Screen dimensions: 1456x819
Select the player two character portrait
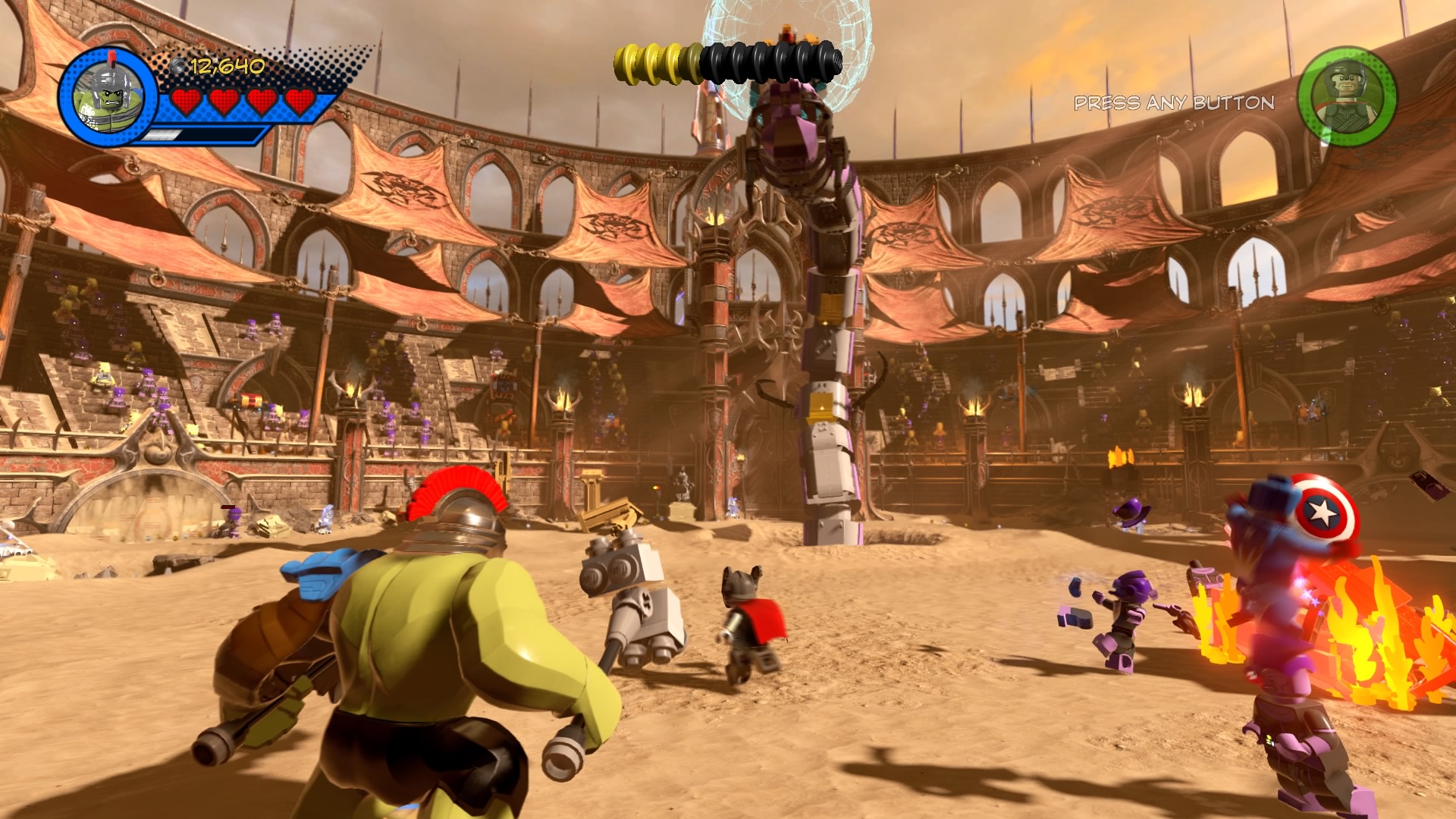click(1347, 98)
